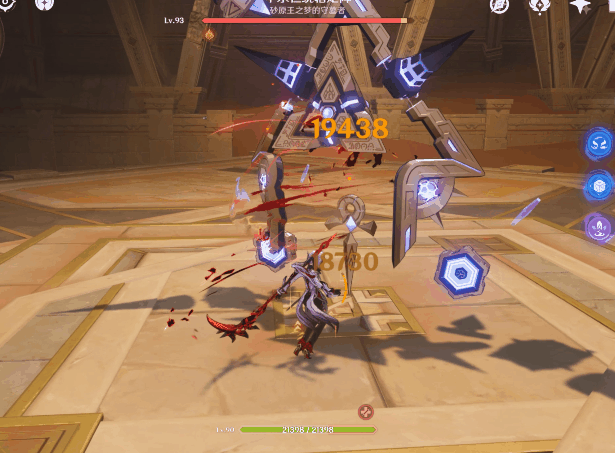The height and width of the screenshot is (453, 615).
Task: Choose the party member with seated figure icon
Action: tap(599, 226)
